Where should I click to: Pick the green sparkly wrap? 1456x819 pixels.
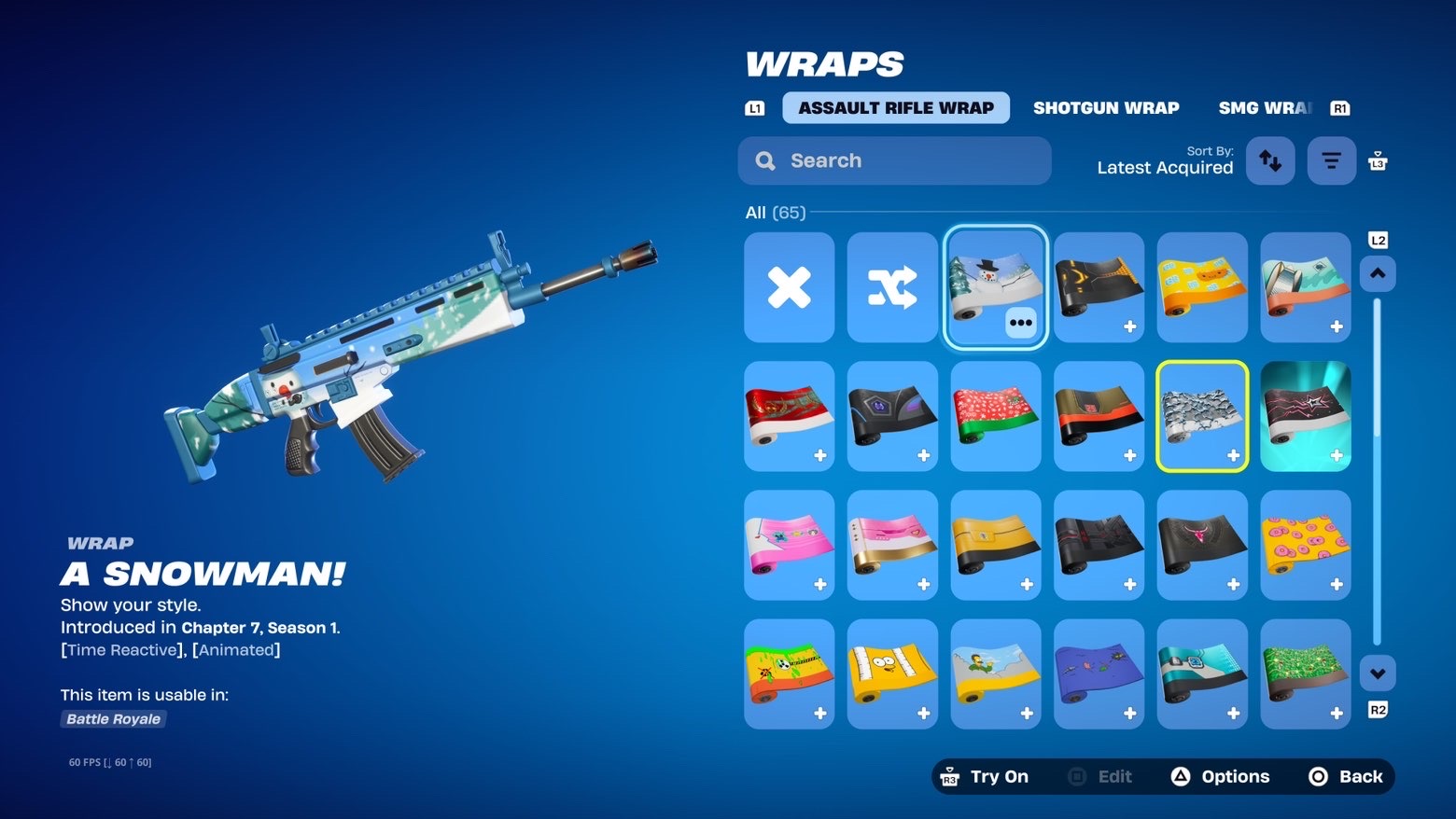pos(1305,673)
